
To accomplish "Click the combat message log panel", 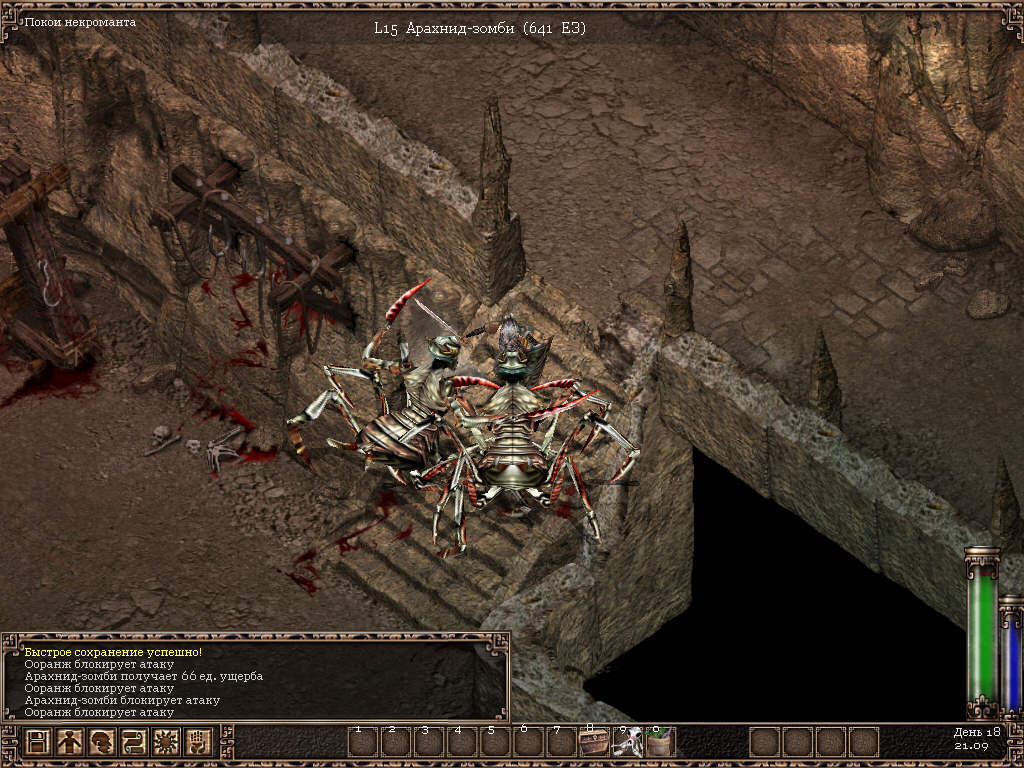I will [255, 676].
